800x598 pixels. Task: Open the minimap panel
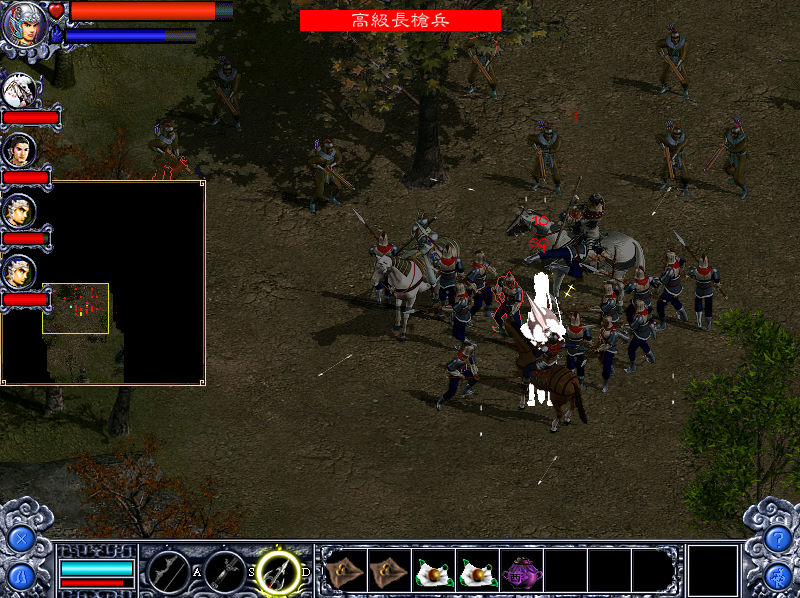click(104, 283)
